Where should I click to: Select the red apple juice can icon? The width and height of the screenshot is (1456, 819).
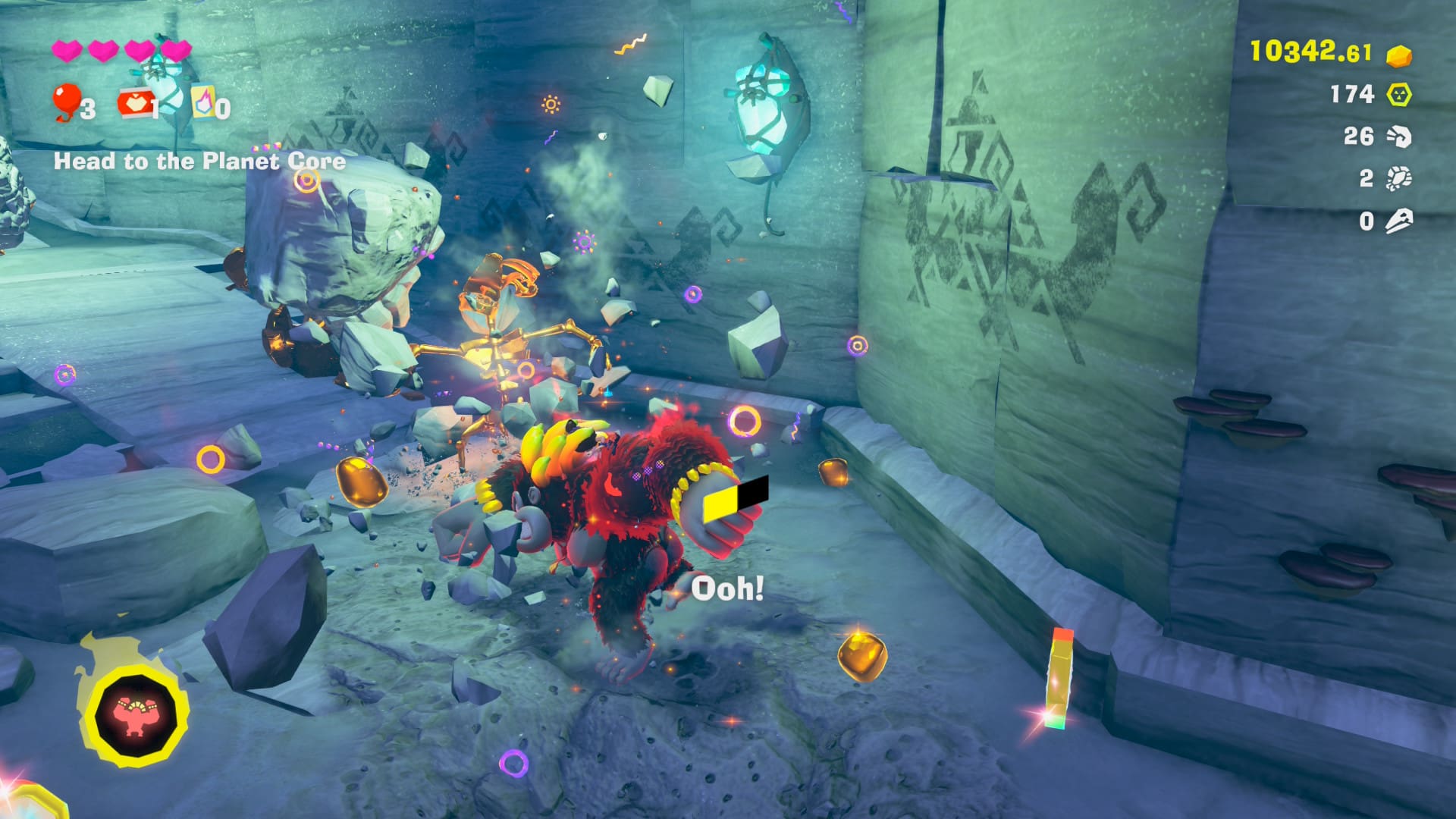(x=133, y=103)
